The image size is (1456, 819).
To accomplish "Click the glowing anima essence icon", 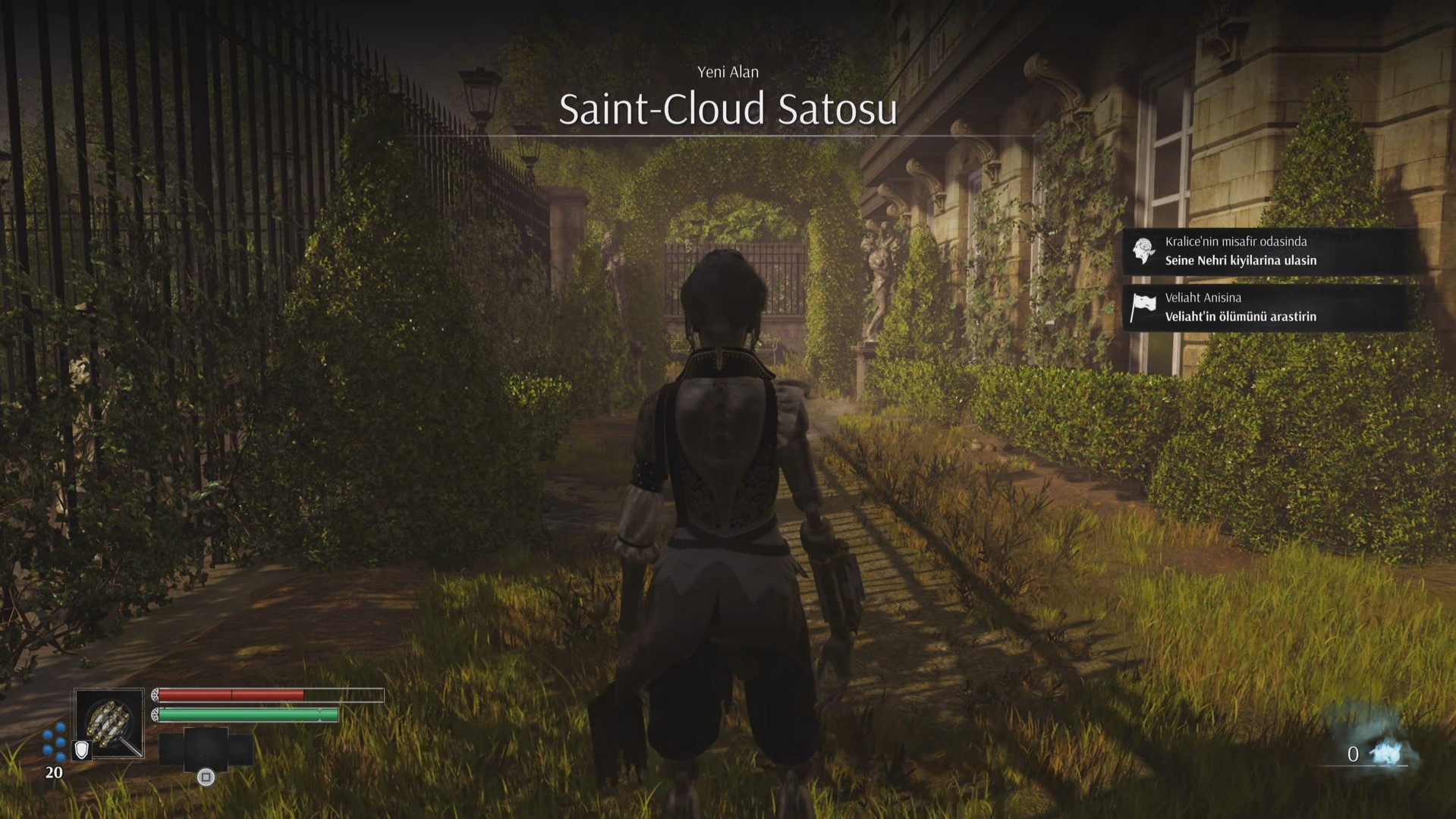I will coord(1389,752).
